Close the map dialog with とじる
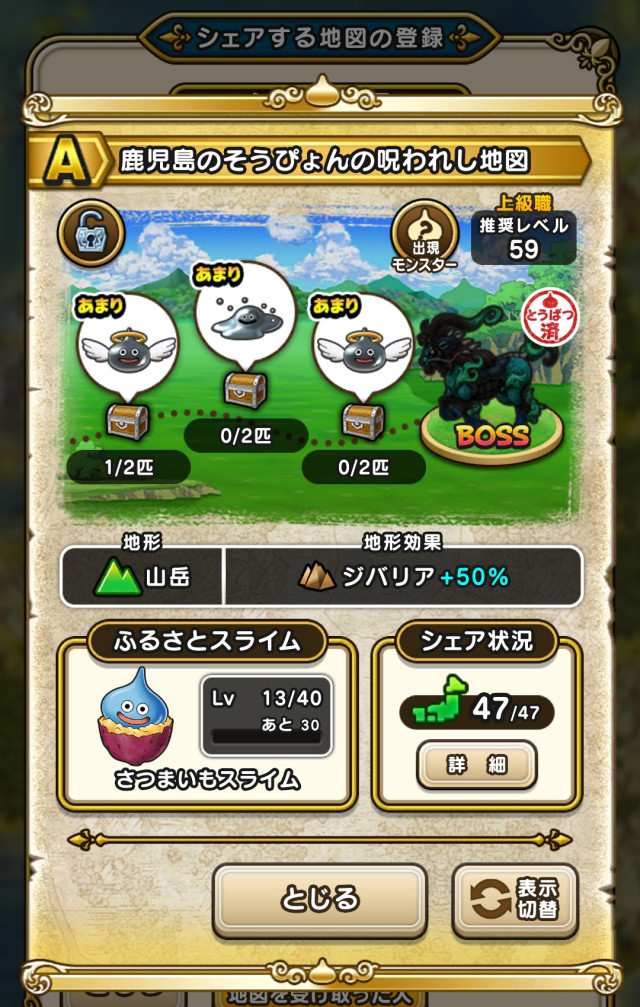Viewport: 640px width, 1007px height. (319, 898)
